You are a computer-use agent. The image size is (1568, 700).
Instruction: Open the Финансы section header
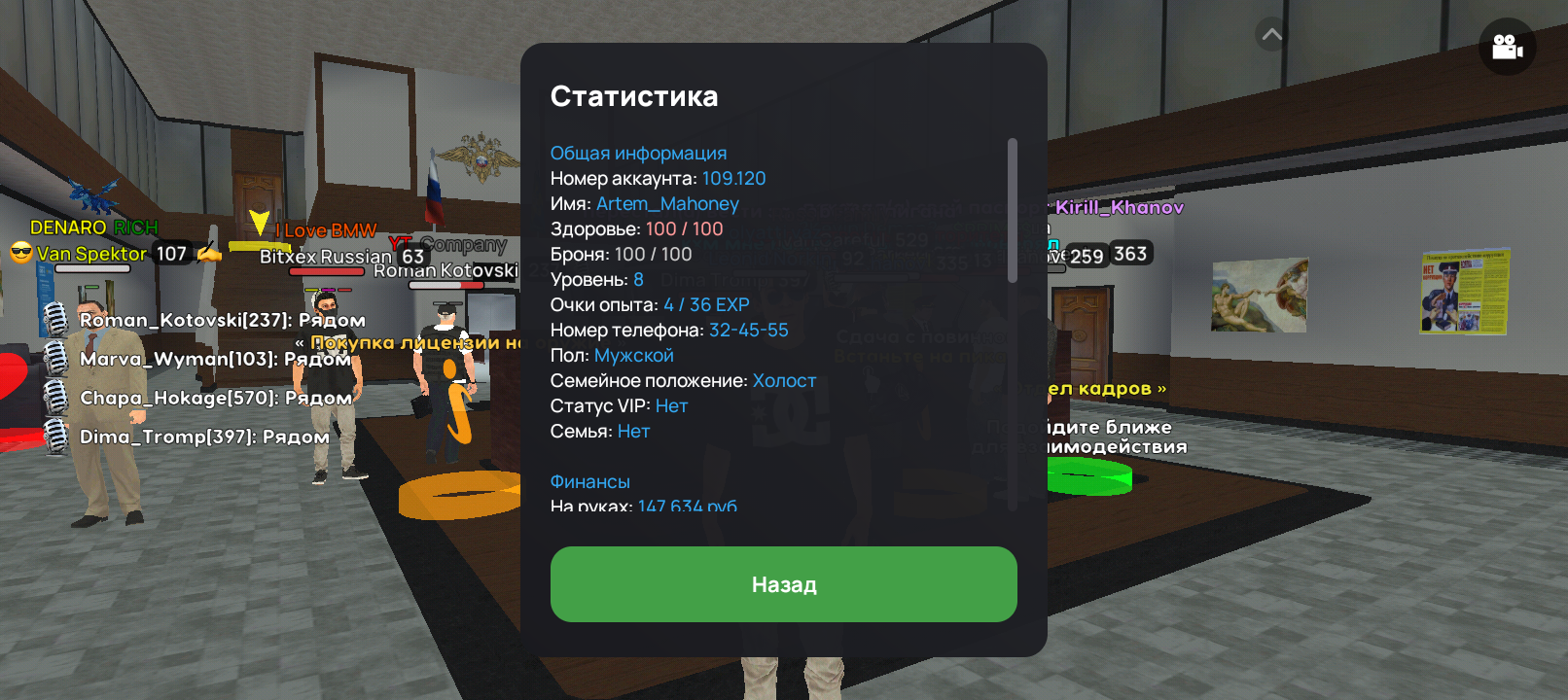(x=590, y=481)
